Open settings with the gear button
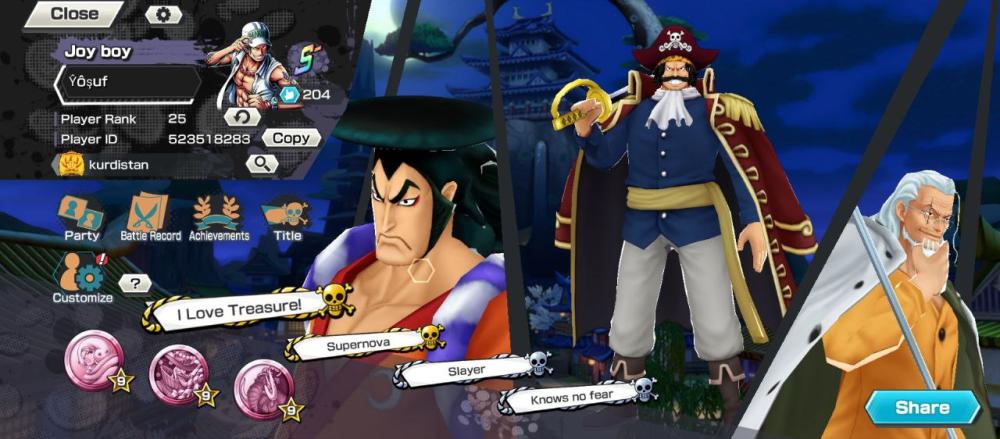 pos(164,14)
